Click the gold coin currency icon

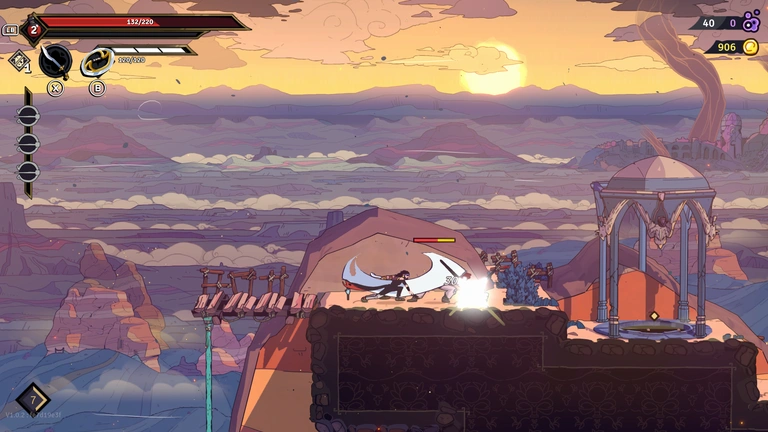click(750, 47)
